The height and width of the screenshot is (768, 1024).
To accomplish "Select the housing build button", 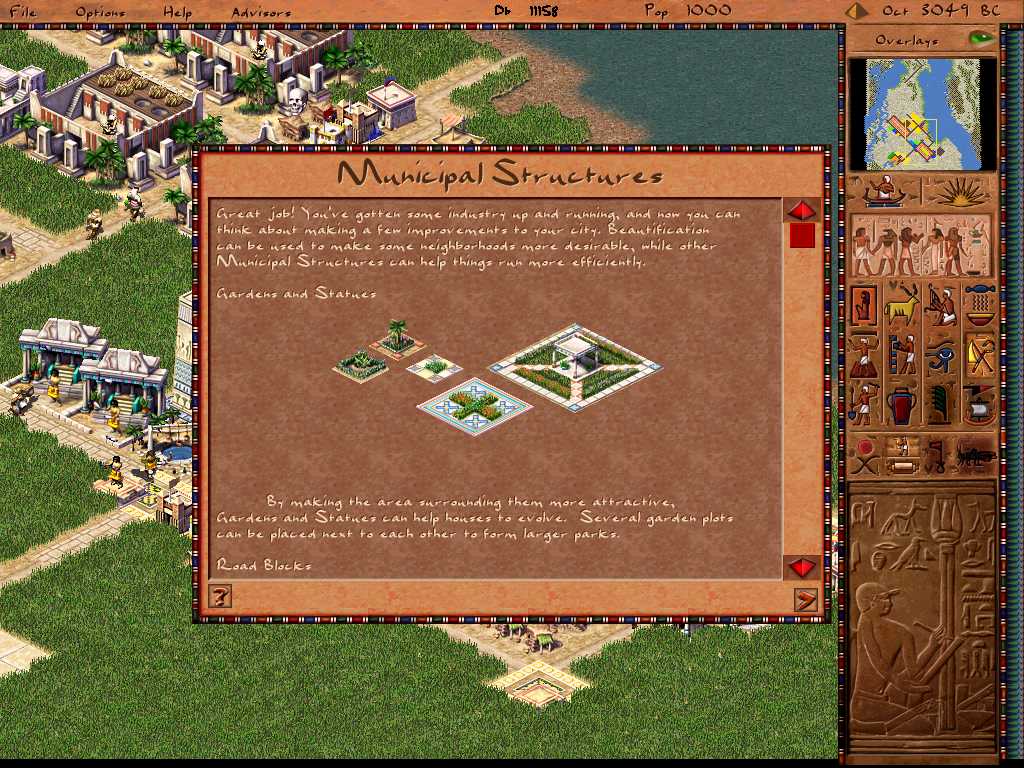I will (x=864, y=306).
